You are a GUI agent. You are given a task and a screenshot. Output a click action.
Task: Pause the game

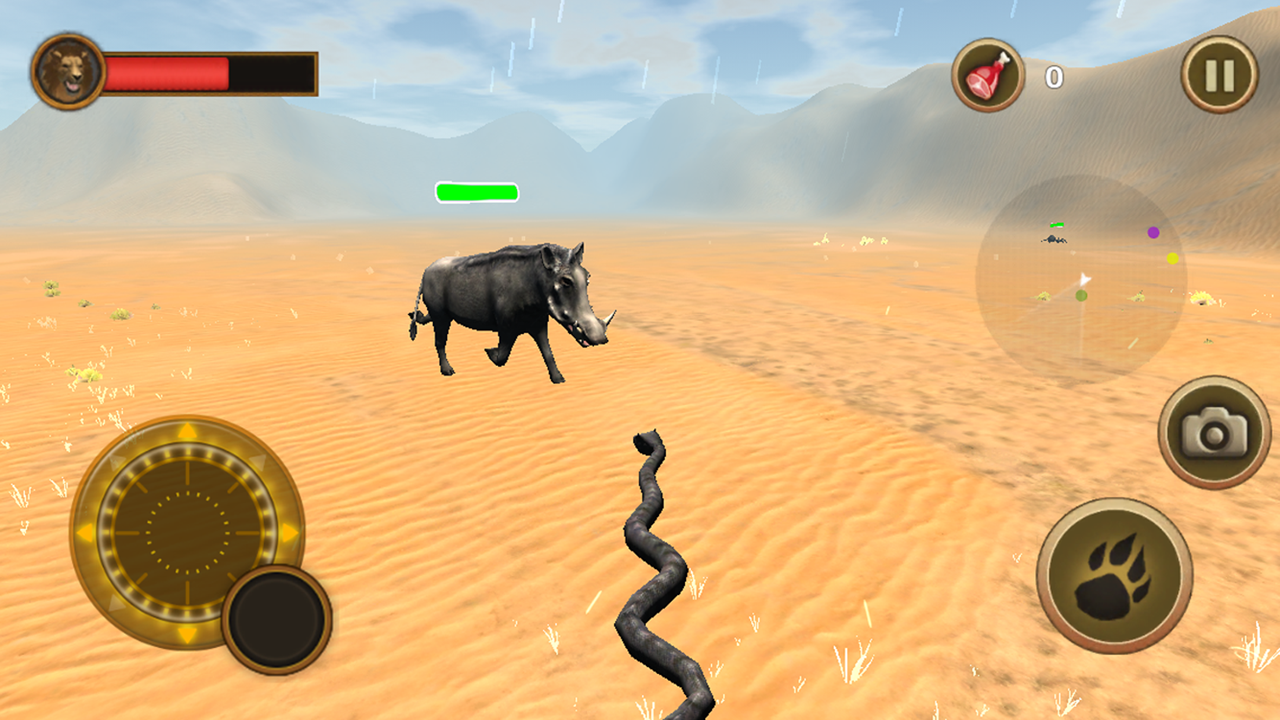pos(1216,73)
